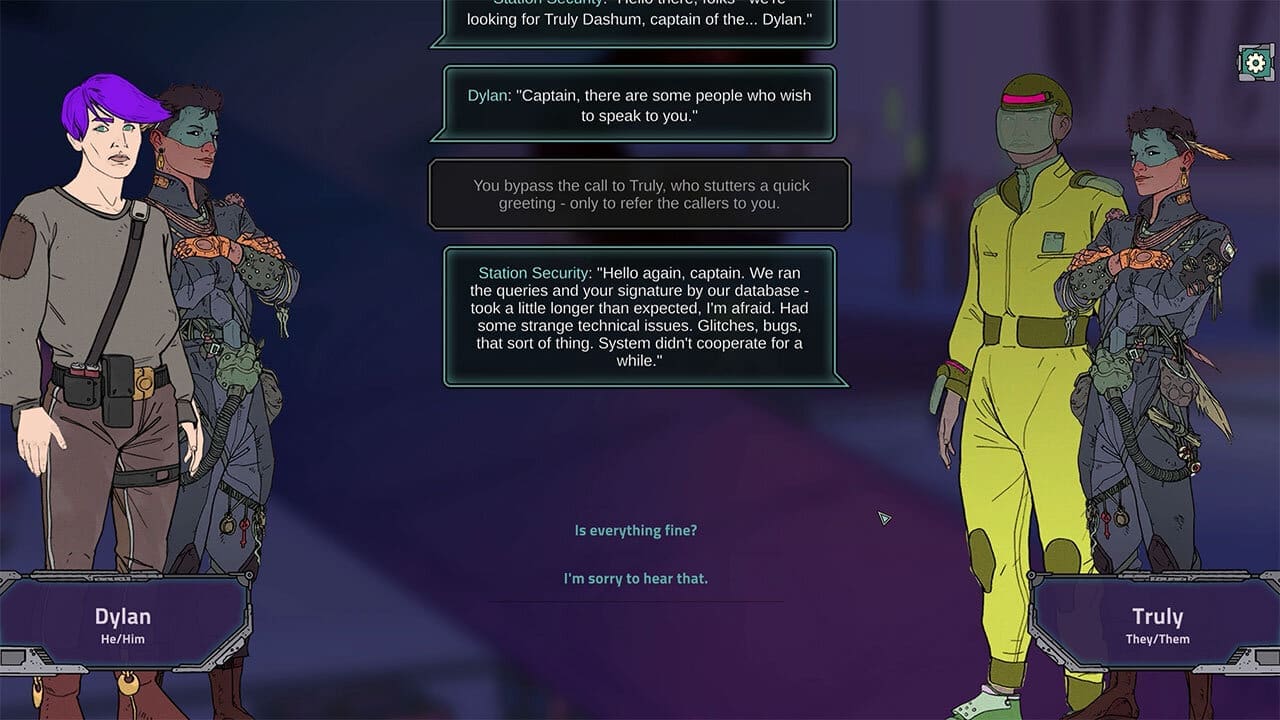
Task: Click the blue 'Dylan' speaker name label
Action: 489,95
